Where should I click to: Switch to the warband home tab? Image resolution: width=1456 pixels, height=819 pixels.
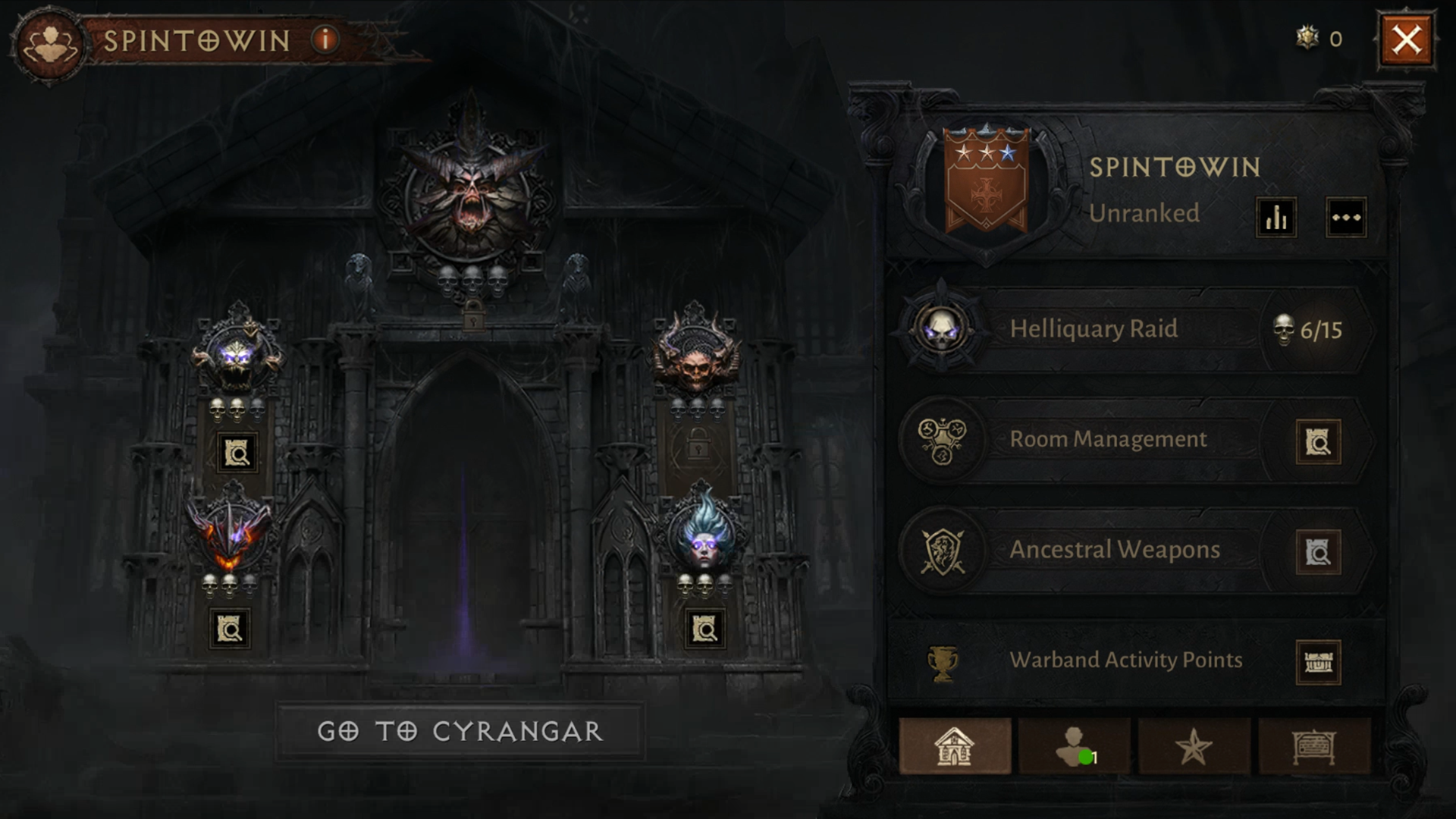[x=954, y=747]
